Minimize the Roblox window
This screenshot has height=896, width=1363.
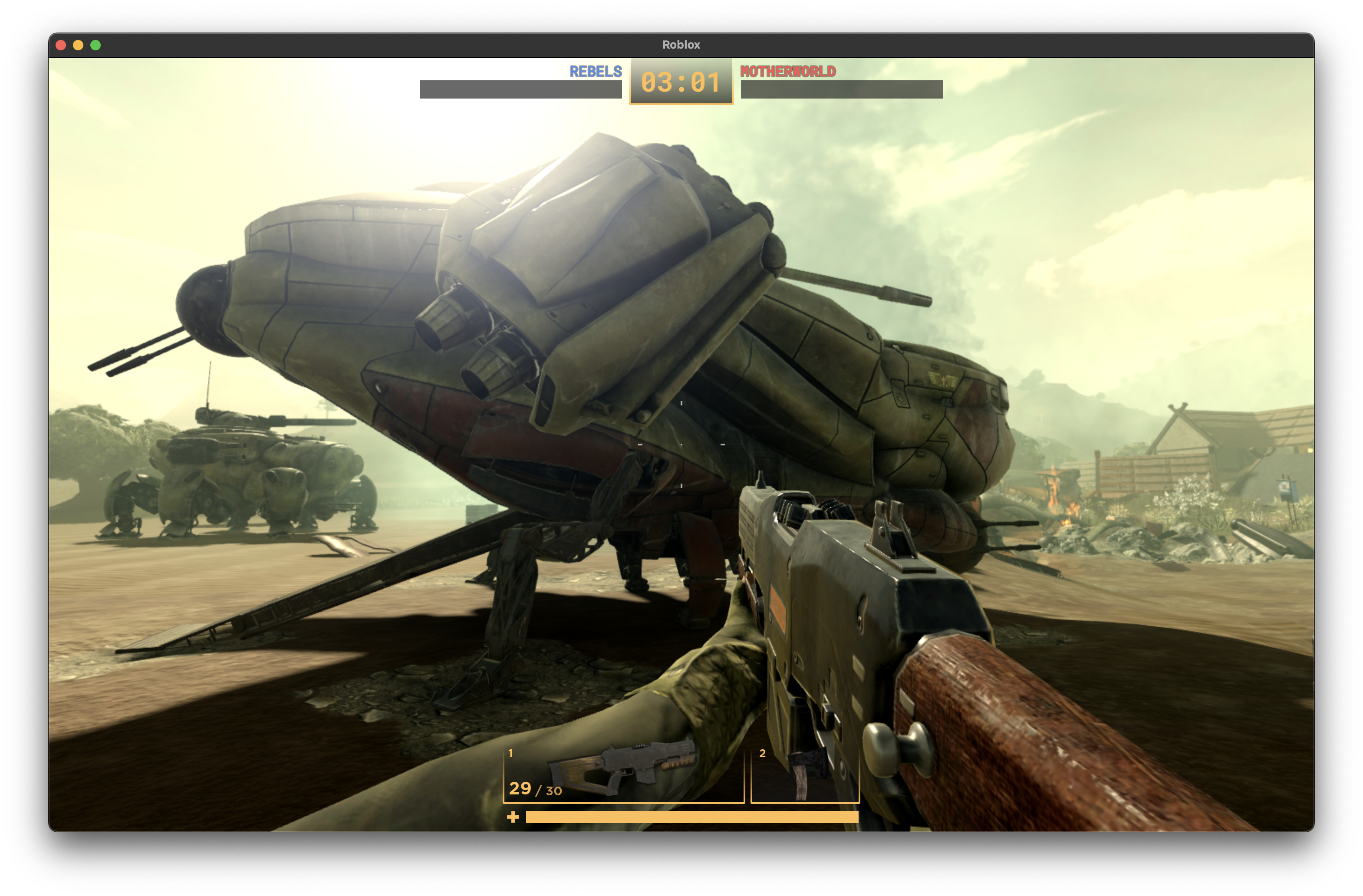tap(79, 45)
